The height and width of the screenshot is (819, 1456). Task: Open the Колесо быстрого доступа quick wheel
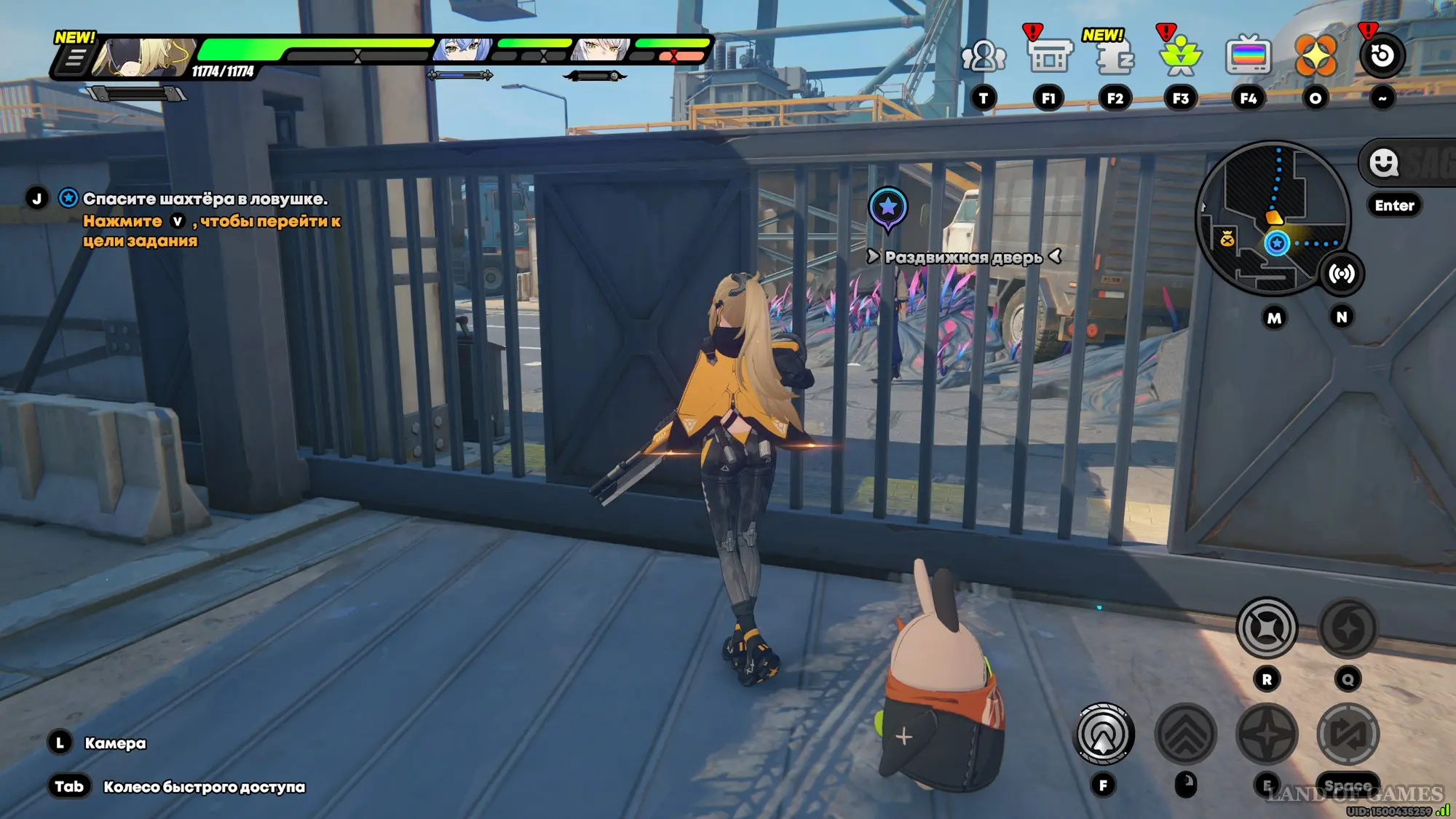coord(204,787)
